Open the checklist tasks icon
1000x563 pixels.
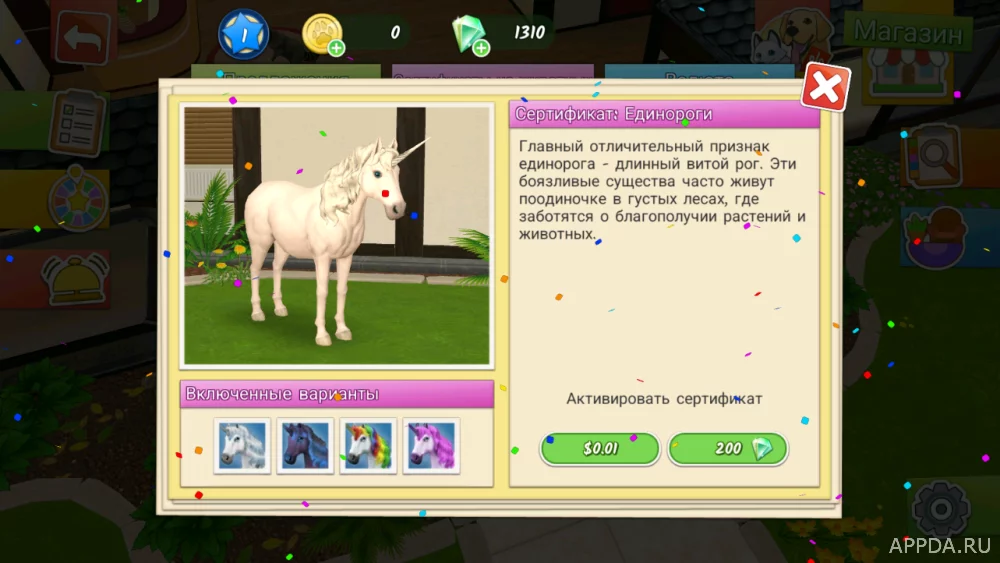77,123
